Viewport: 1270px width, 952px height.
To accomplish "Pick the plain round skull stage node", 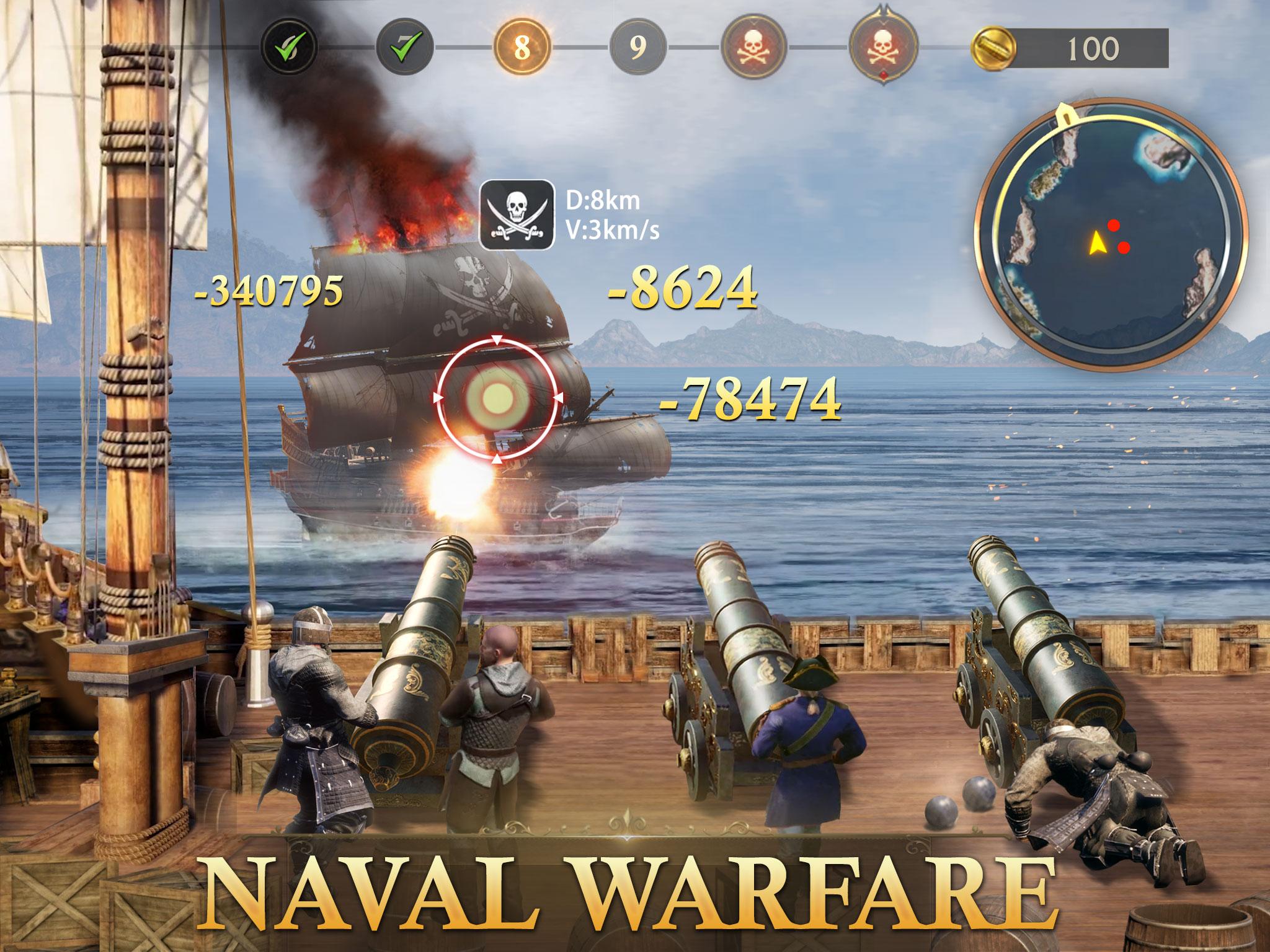I will [754, 47].
